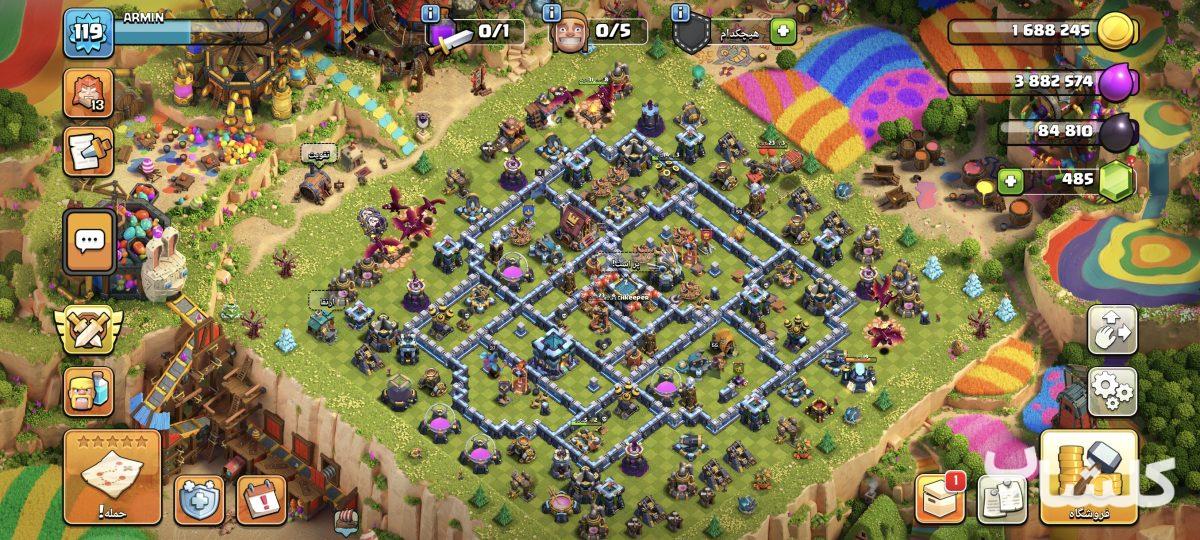
Task: Tap the gold coin resource icon
Action: pyautogui.click(x=1116, y=31)
